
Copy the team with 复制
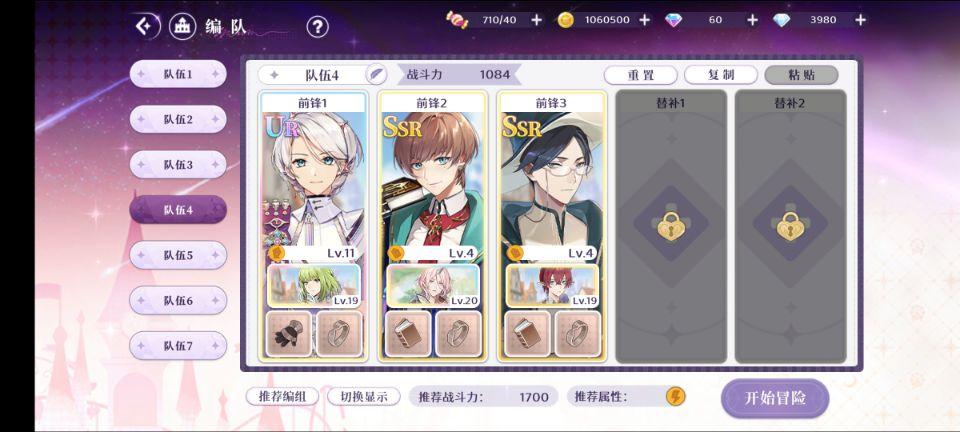[x=720, y=75]
